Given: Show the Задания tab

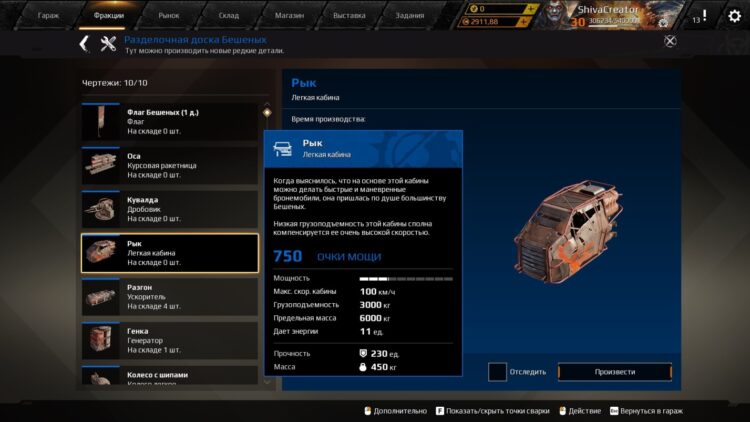Looking at the screenshot, I should click(410, 16).
